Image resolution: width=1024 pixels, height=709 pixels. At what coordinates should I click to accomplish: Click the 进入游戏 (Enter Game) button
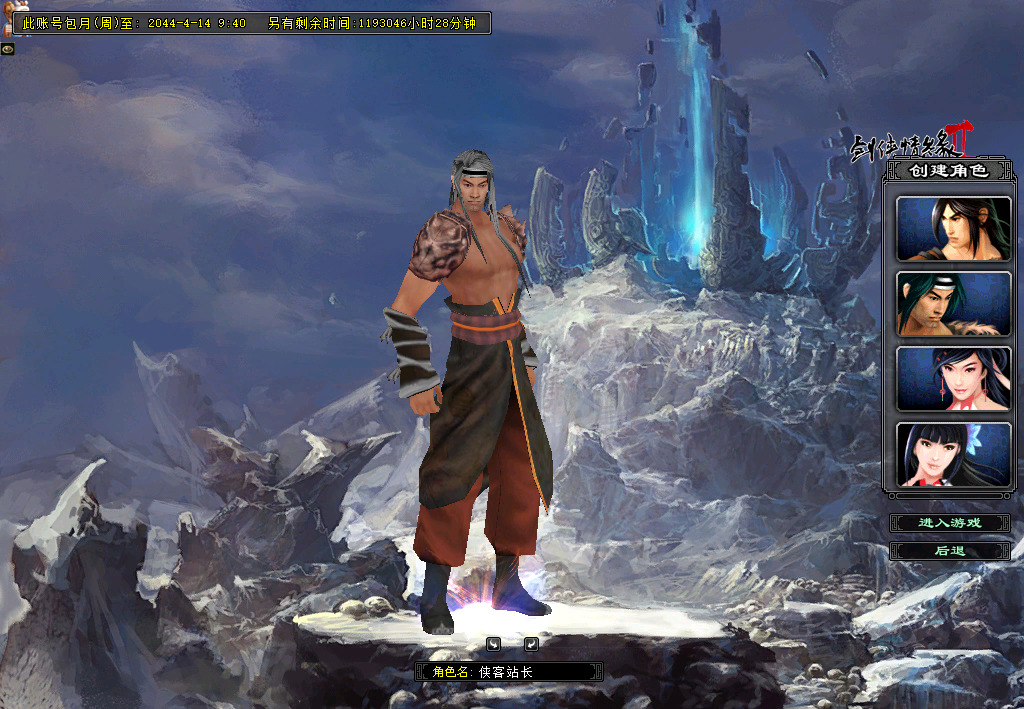point(950,523)
